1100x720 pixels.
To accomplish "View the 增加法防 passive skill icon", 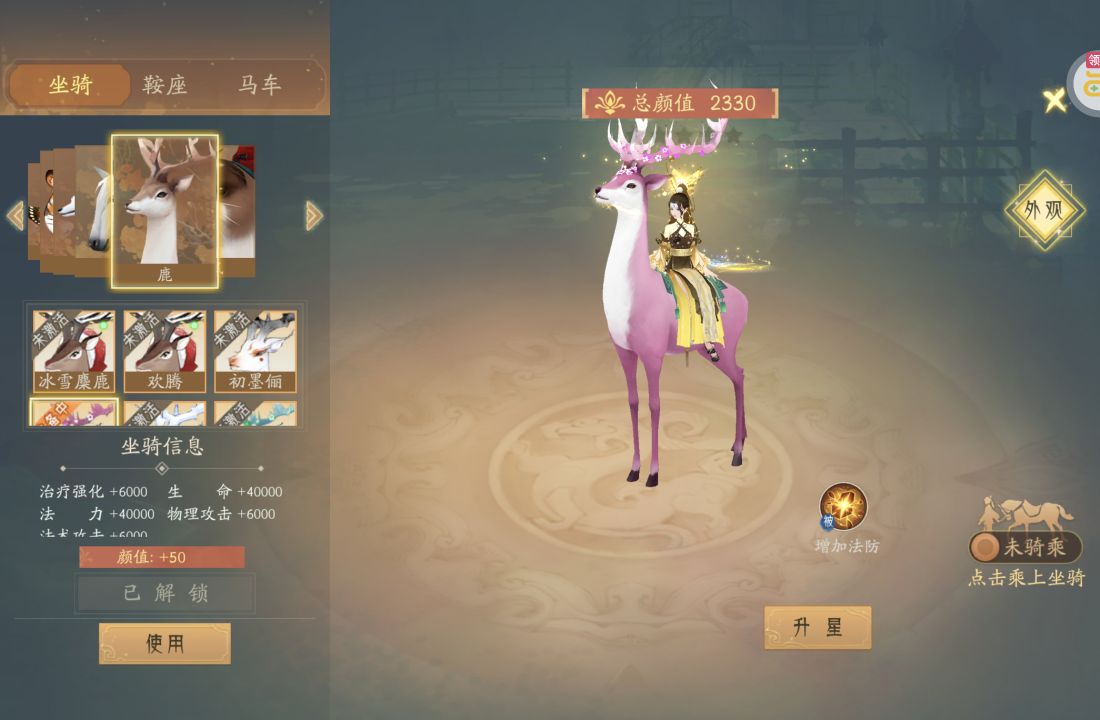I will tap(843, 507).
